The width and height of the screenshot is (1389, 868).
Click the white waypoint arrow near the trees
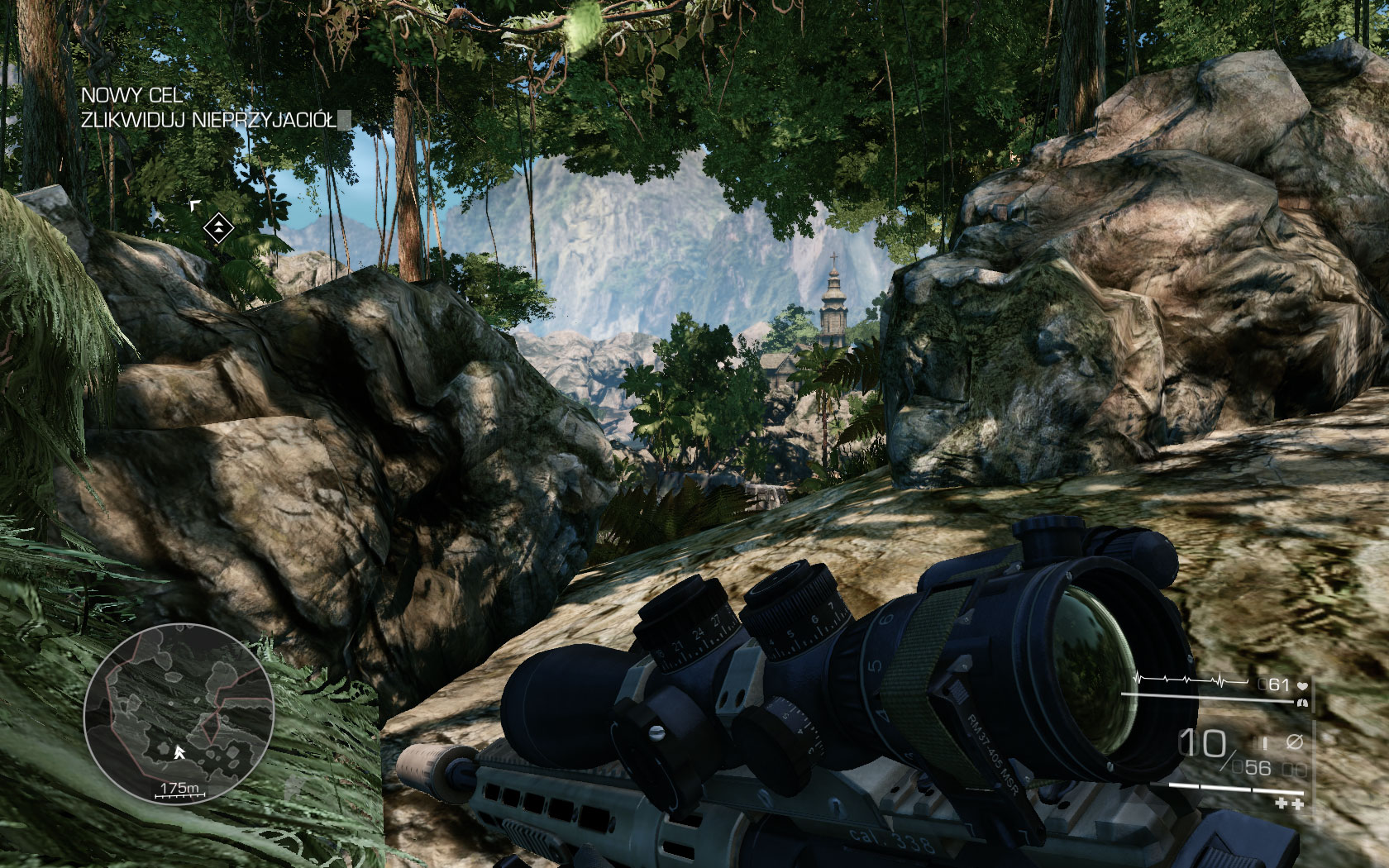[x=195, y=205]
